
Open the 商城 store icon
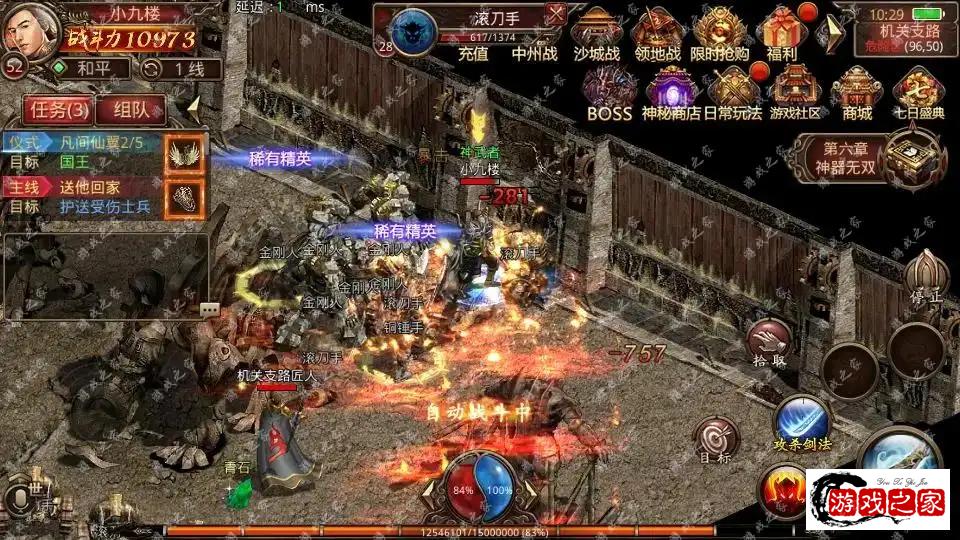pos(857,91)
